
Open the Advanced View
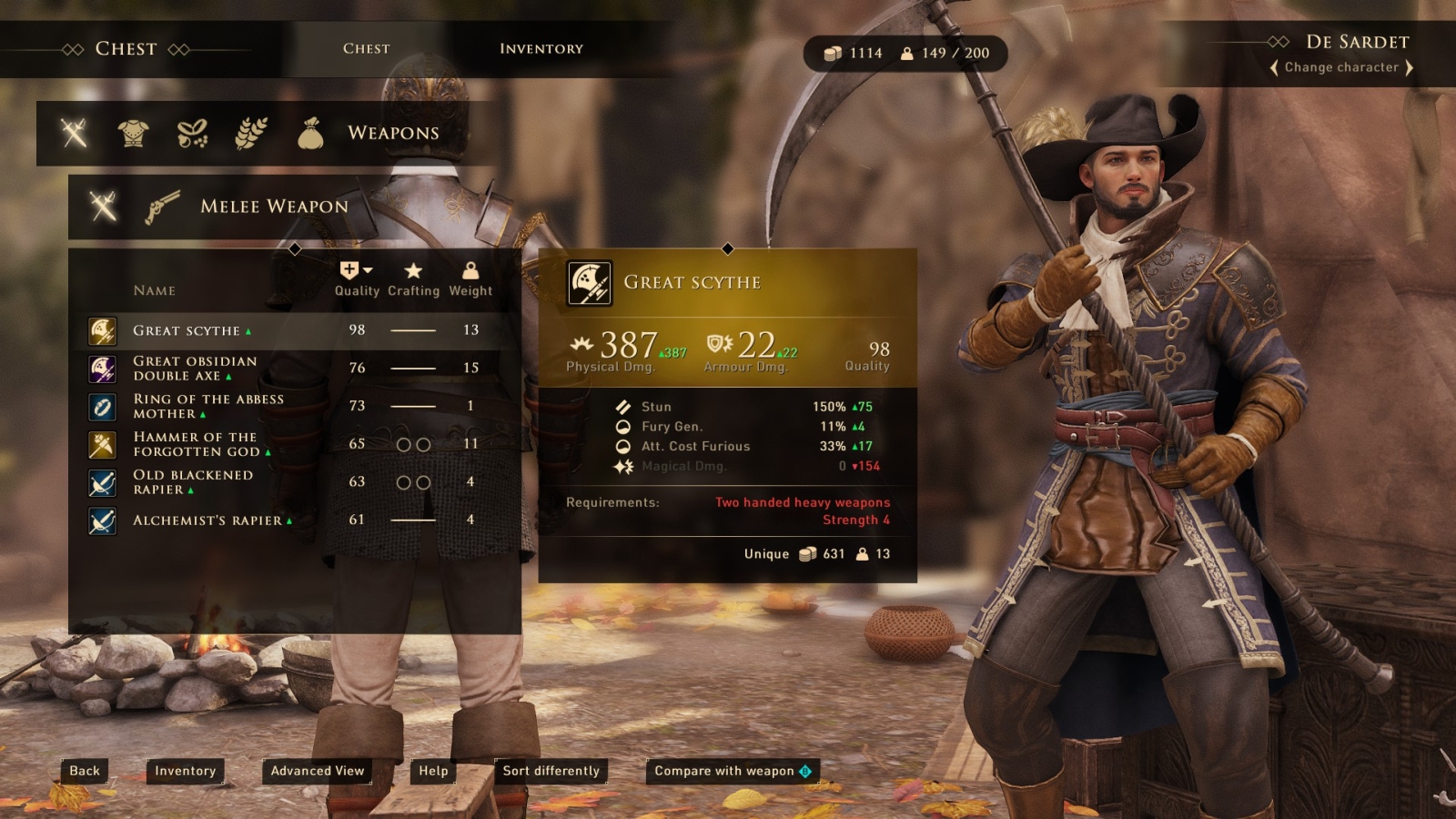(317, 771)
